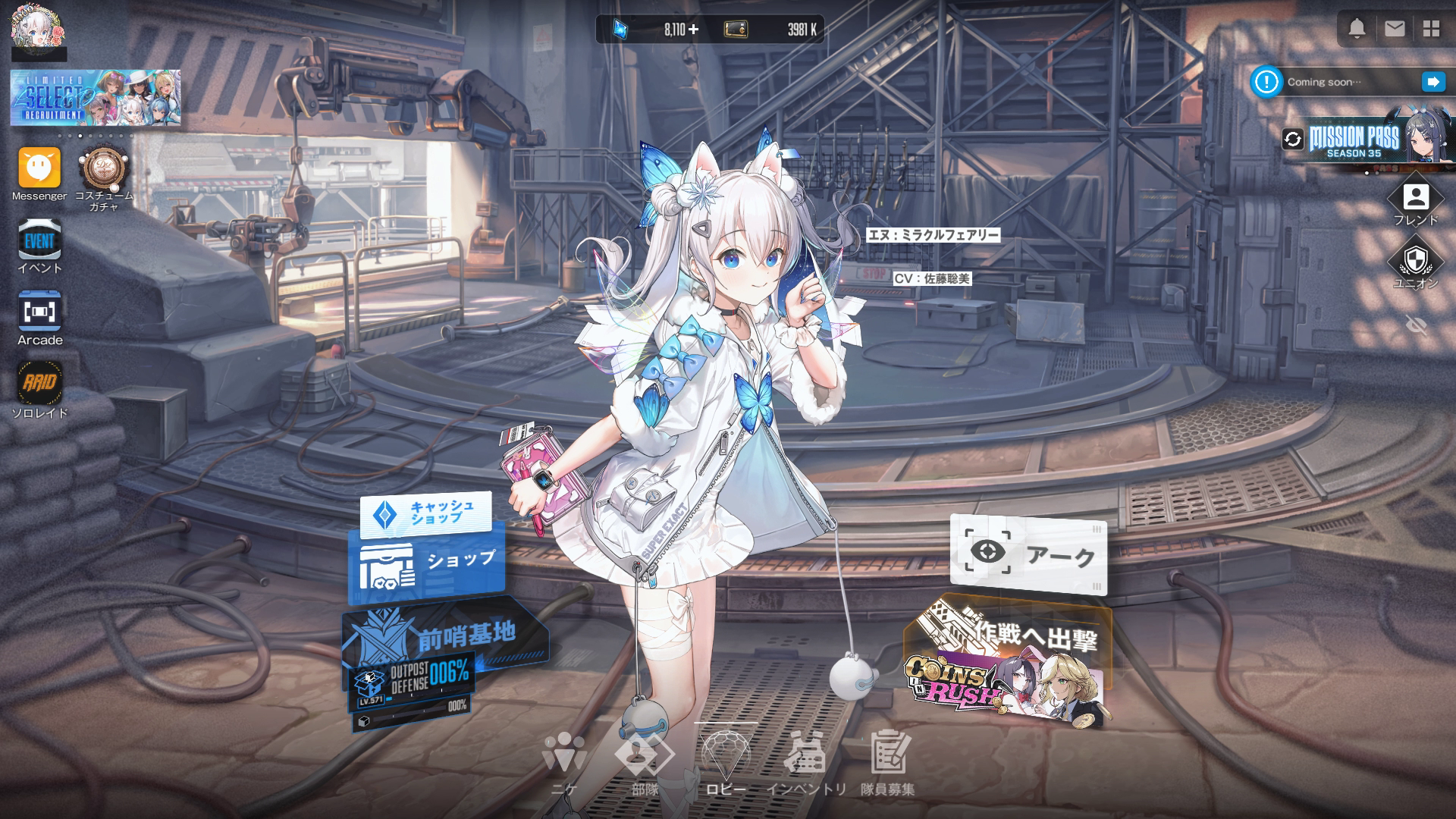Open the grid menu icon
Screen dimensions: 1456x819
click(x=1431, y=29)
